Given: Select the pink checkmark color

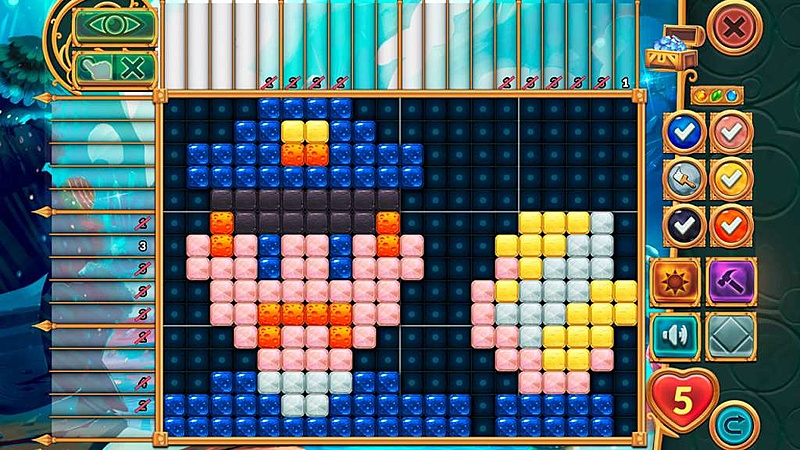Looking at the screenshot, I should pyautogui.click(x=730, y=132).
